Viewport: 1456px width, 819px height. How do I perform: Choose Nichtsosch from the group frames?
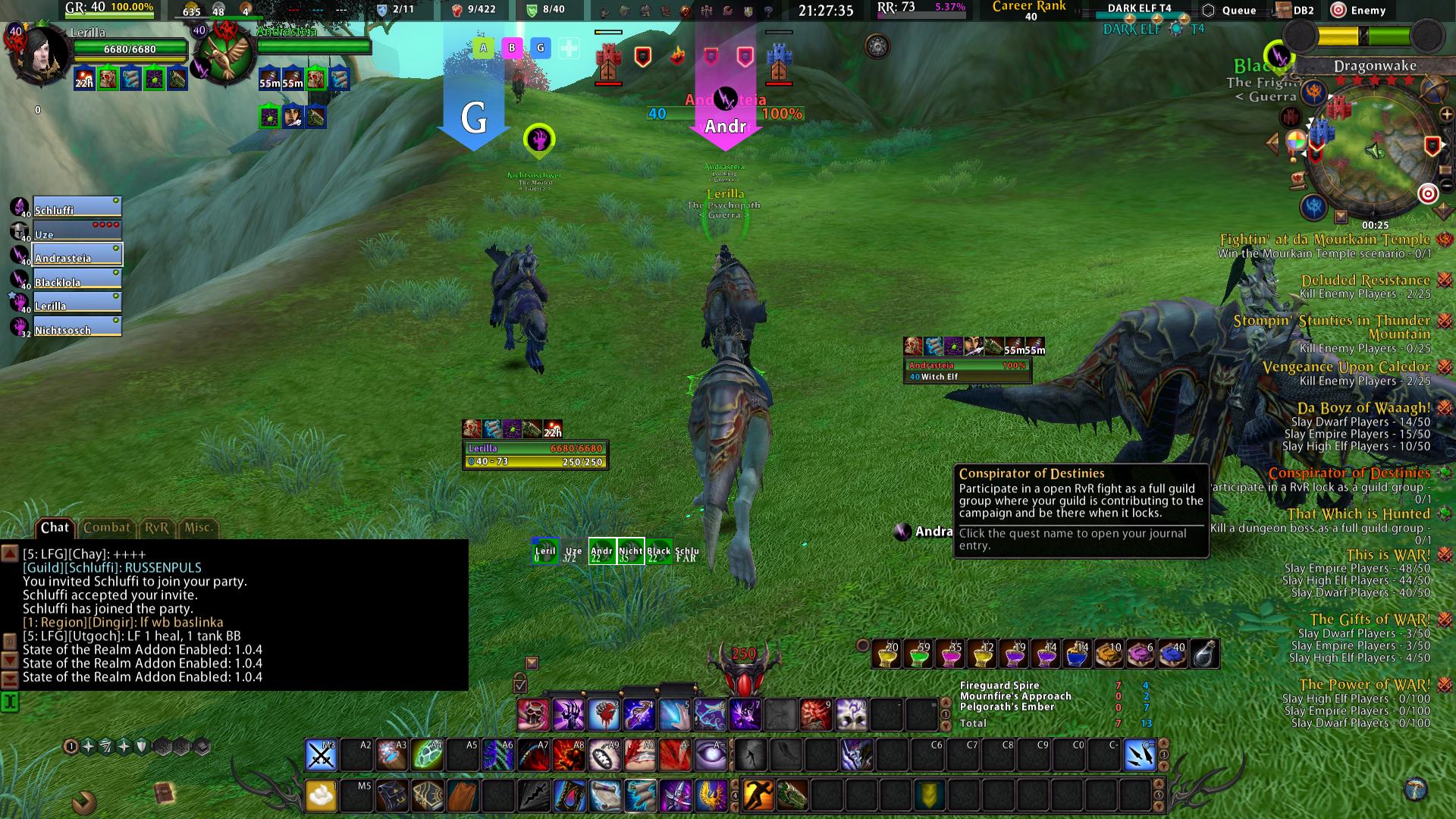tap(76, 328)
